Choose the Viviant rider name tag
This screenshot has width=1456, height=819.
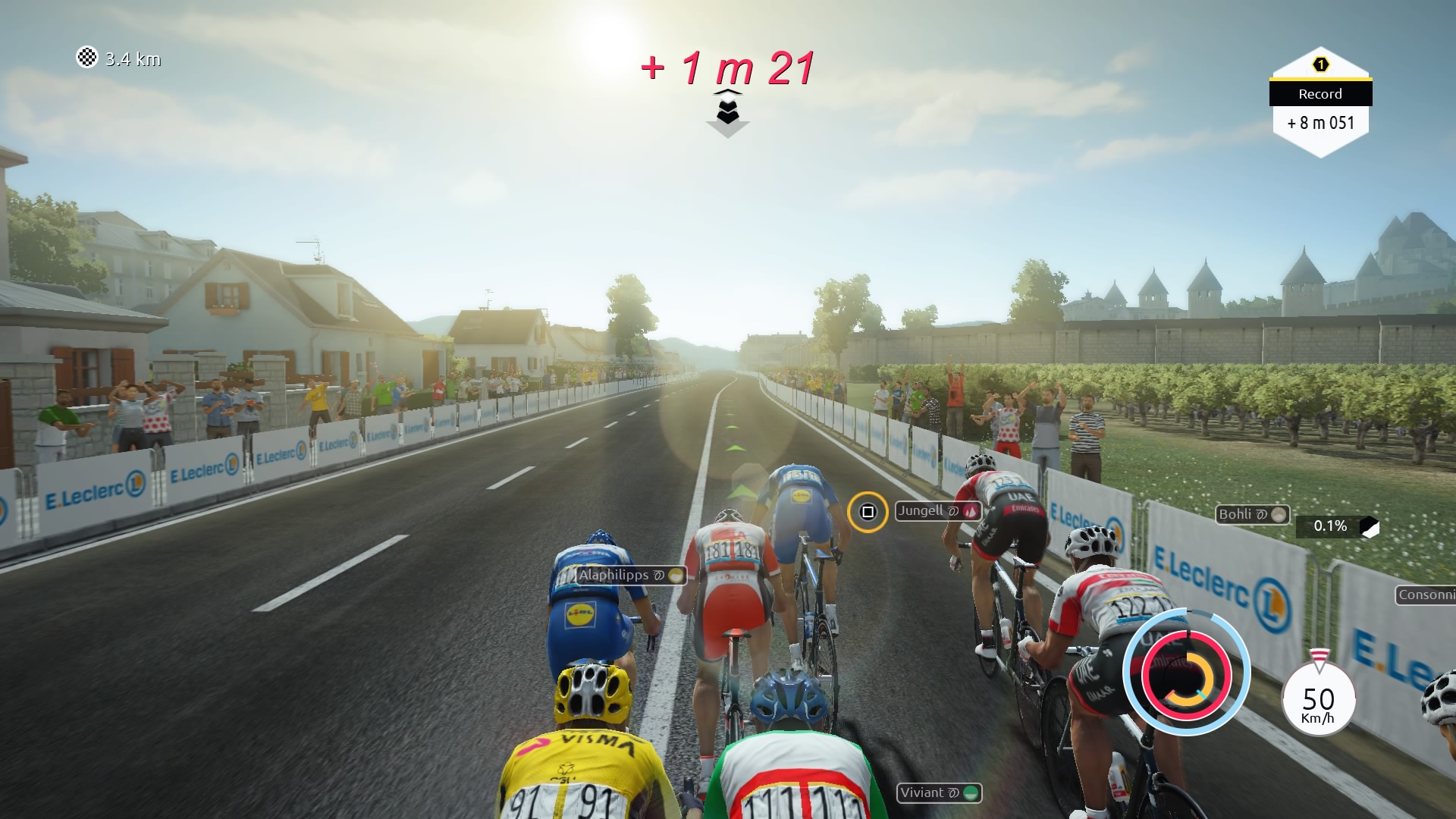coord(939,792)
